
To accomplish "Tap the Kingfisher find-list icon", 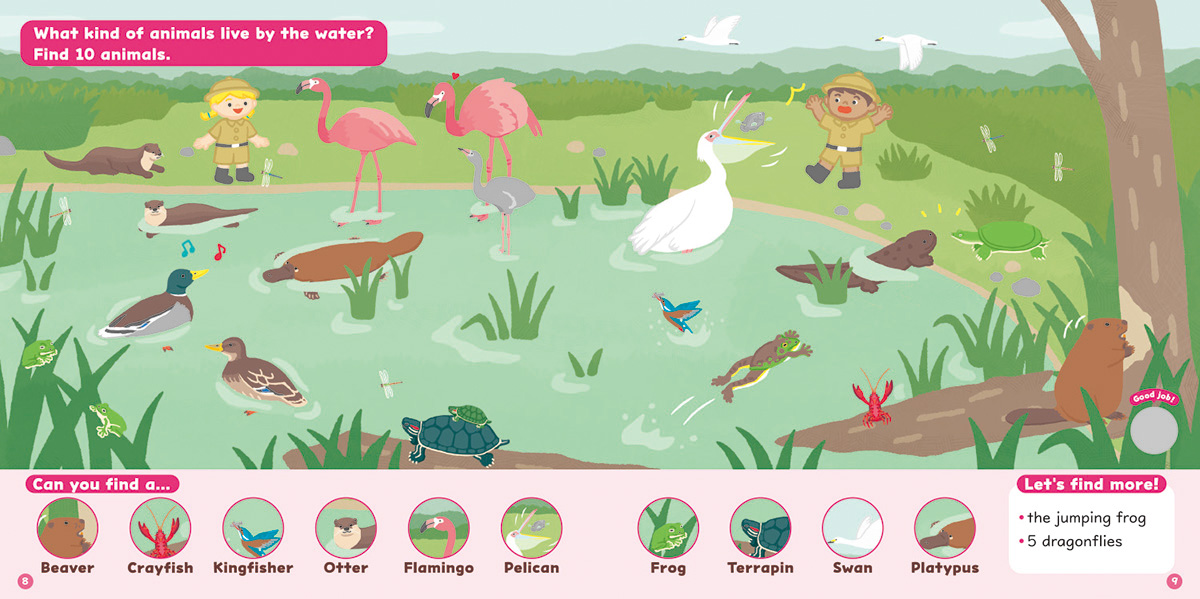I will tap(253, 528).
